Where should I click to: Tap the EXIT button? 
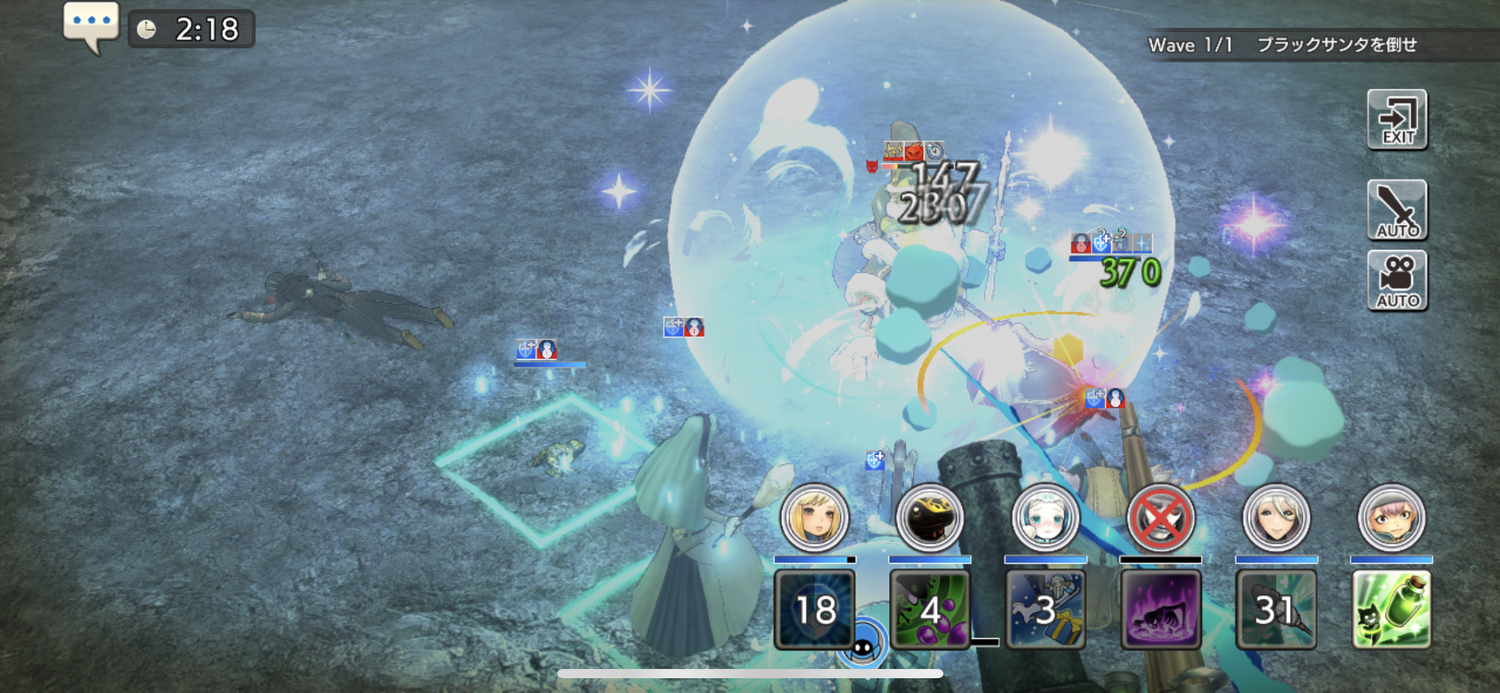pos(1397,120)
